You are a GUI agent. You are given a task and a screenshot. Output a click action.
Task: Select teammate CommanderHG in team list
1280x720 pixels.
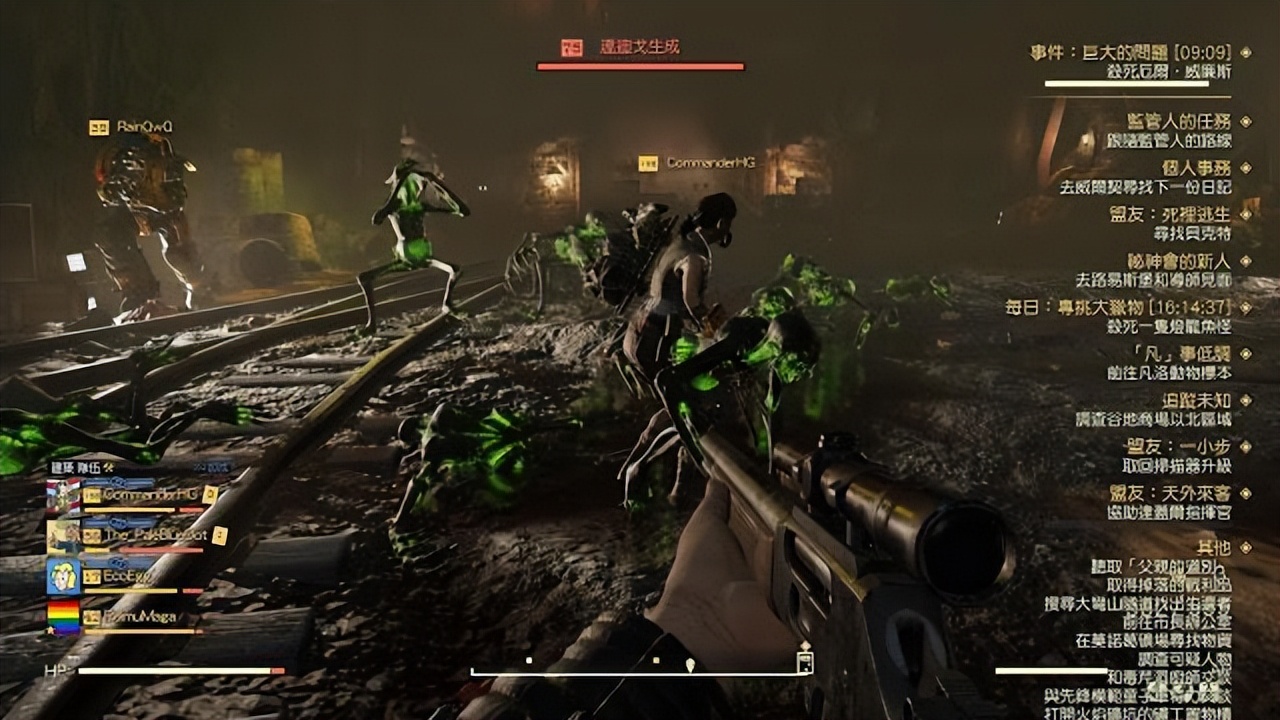143,495
